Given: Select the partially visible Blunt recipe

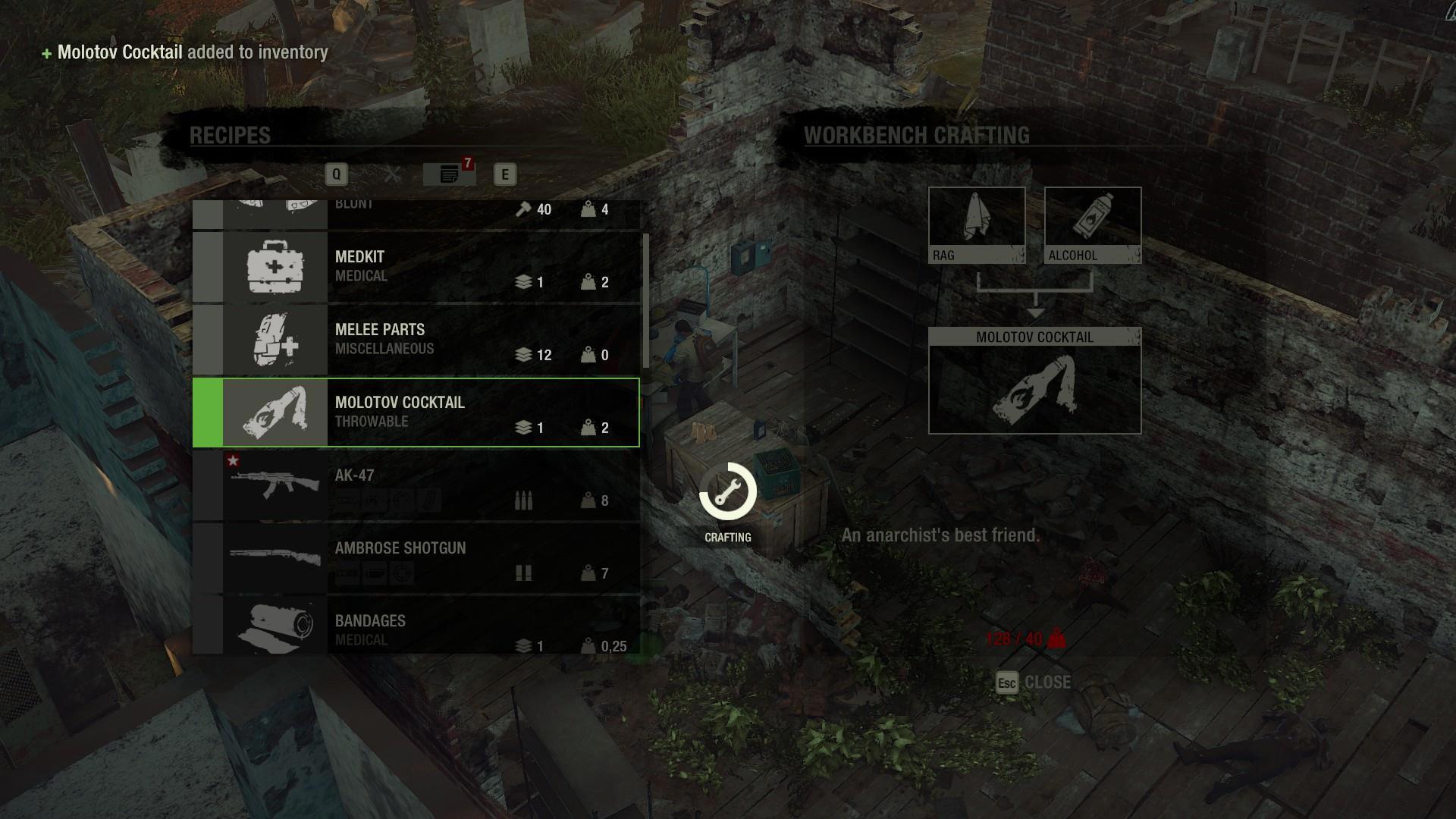Looking at the screenshot, I should point(416,214).
